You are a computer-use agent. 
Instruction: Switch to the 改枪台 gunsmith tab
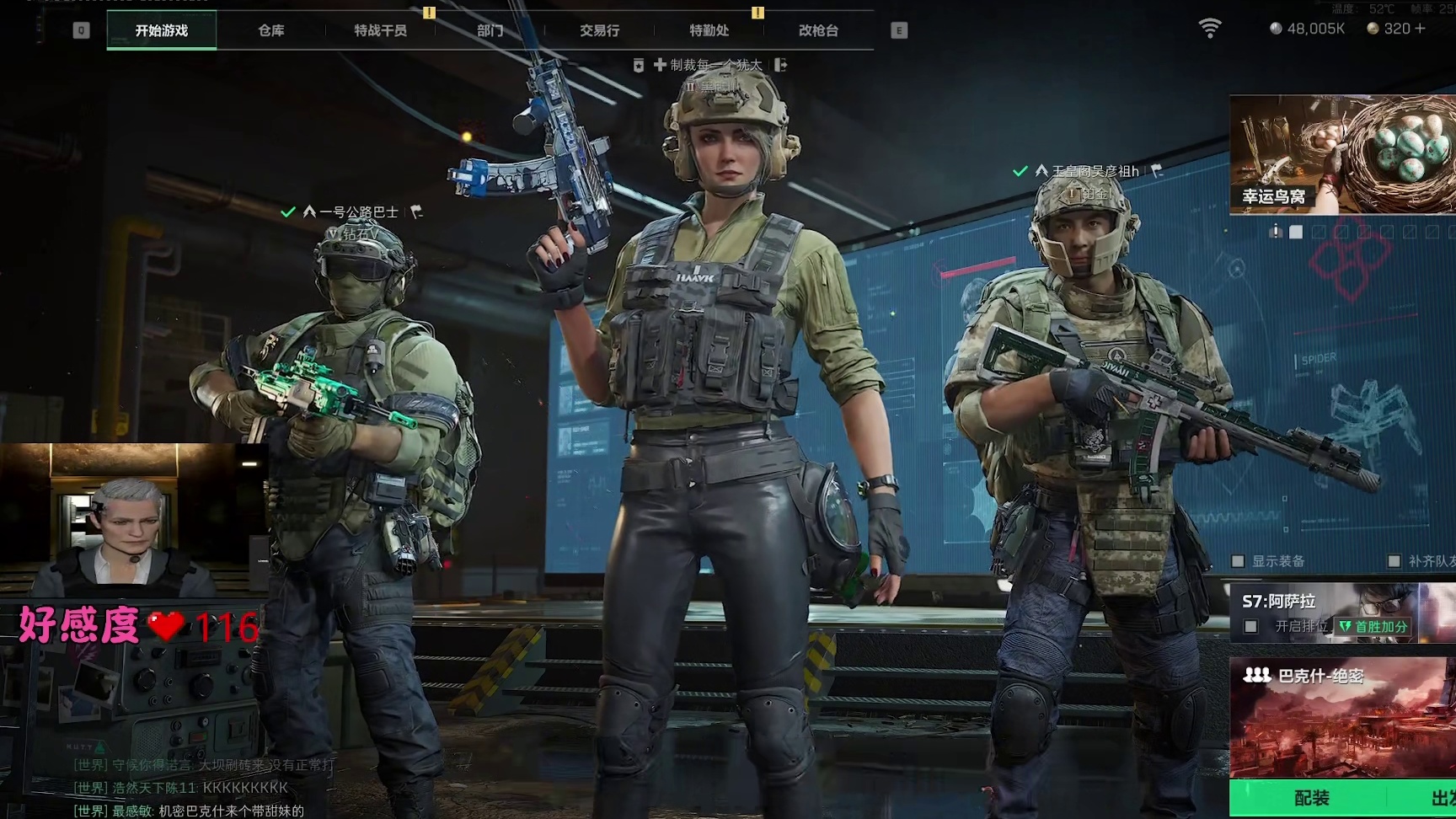818,30
